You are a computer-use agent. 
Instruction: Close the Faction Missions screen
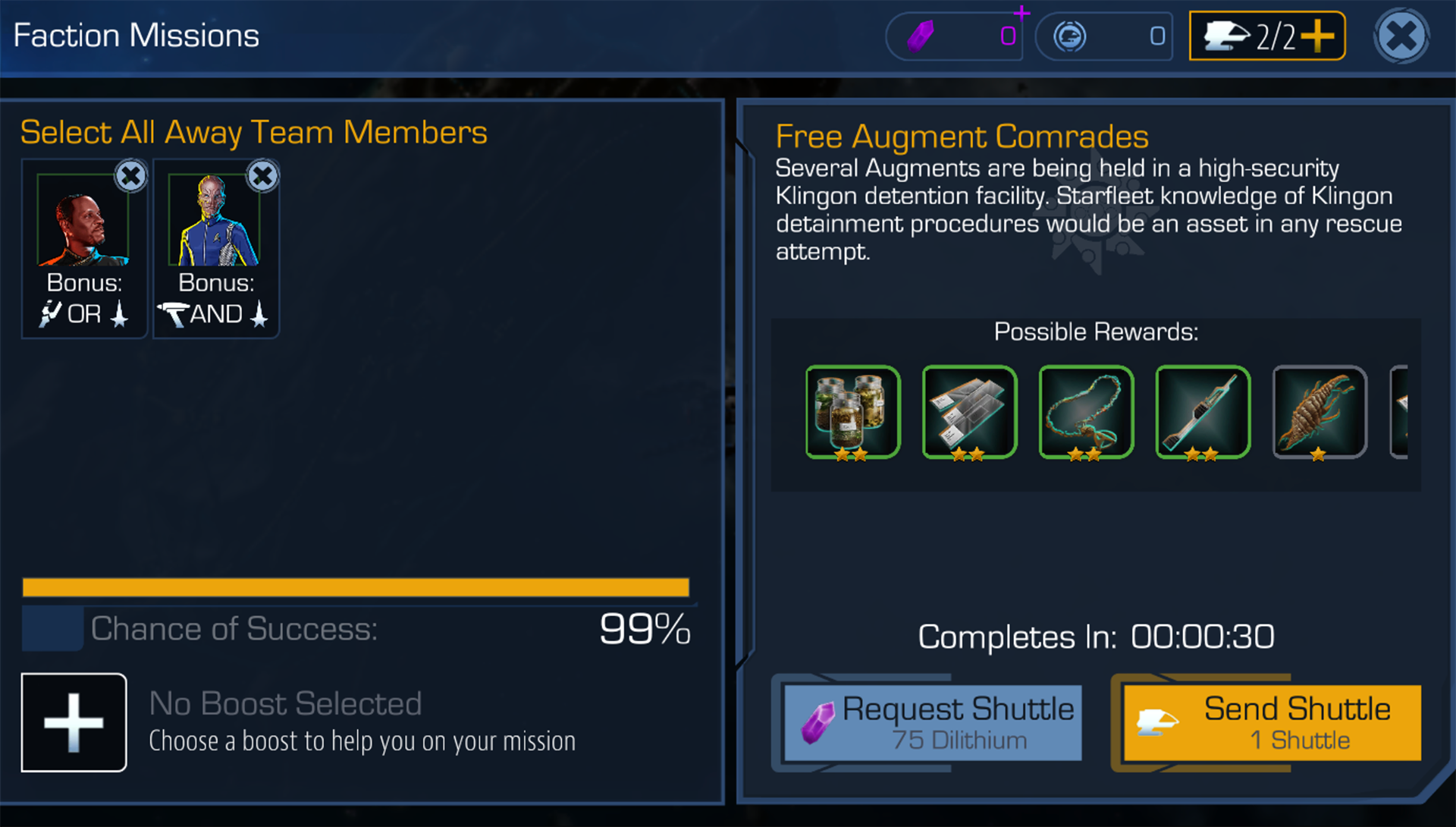[1401, 36]
